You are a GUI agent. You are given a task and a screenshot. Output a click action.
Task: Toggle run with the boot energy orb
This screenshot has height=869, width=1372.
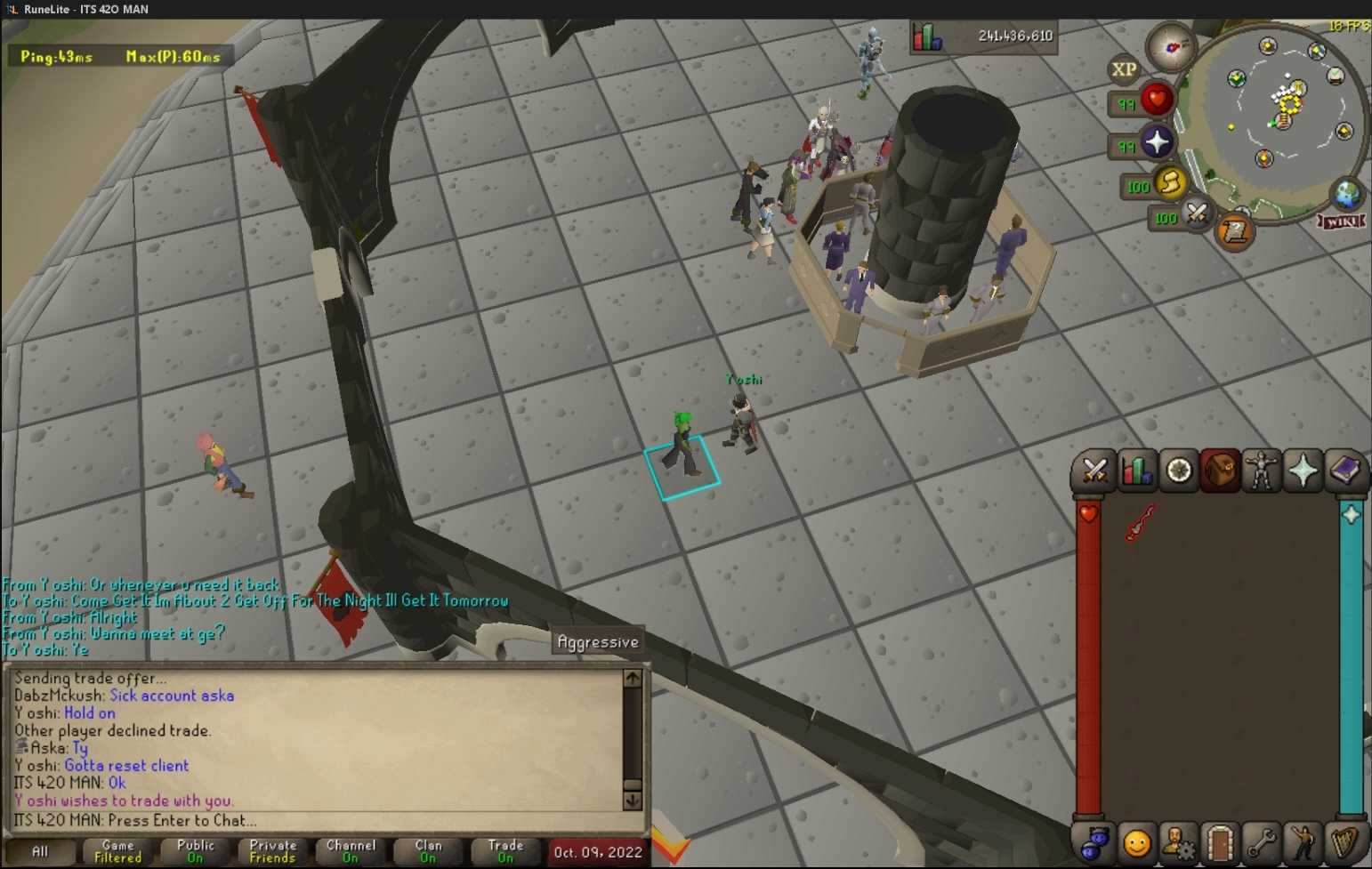[1169, 184]
